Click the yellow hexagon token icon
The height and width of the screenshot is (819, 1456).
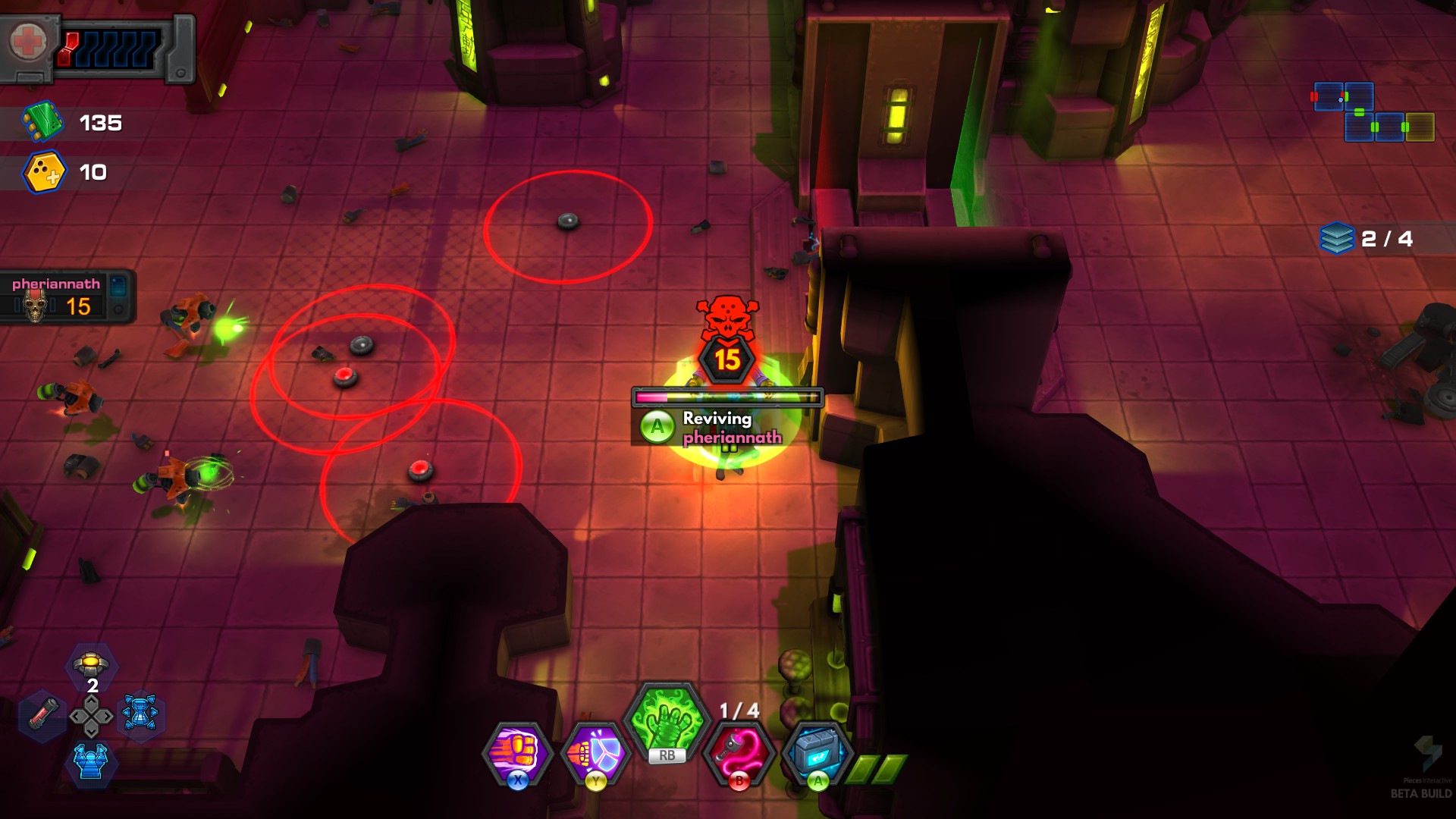click(45, 172)
